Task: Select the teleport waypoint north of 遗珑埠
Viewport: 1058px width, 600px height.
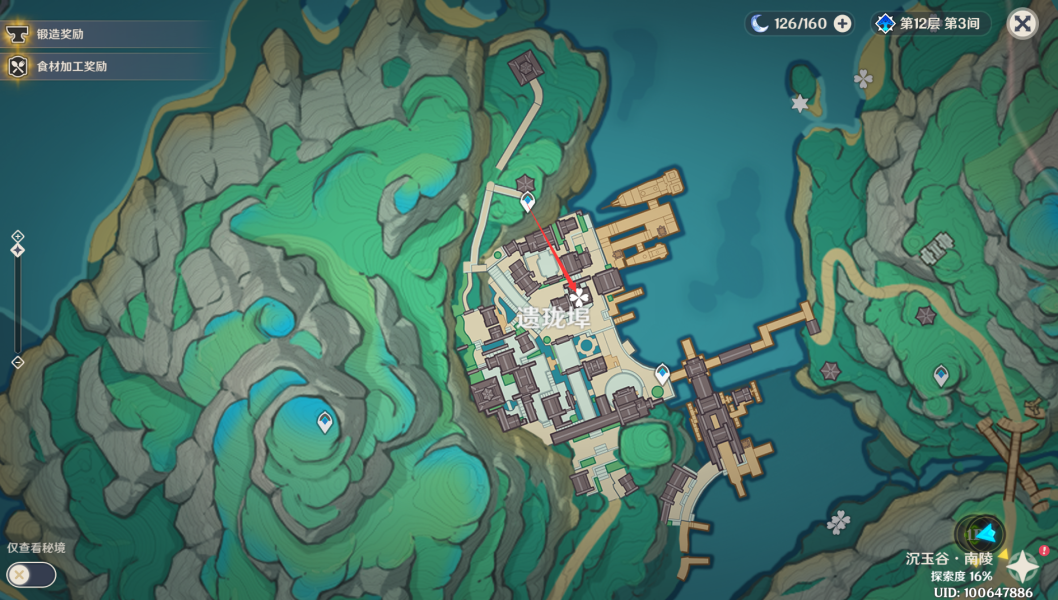Action: [528, 202]
